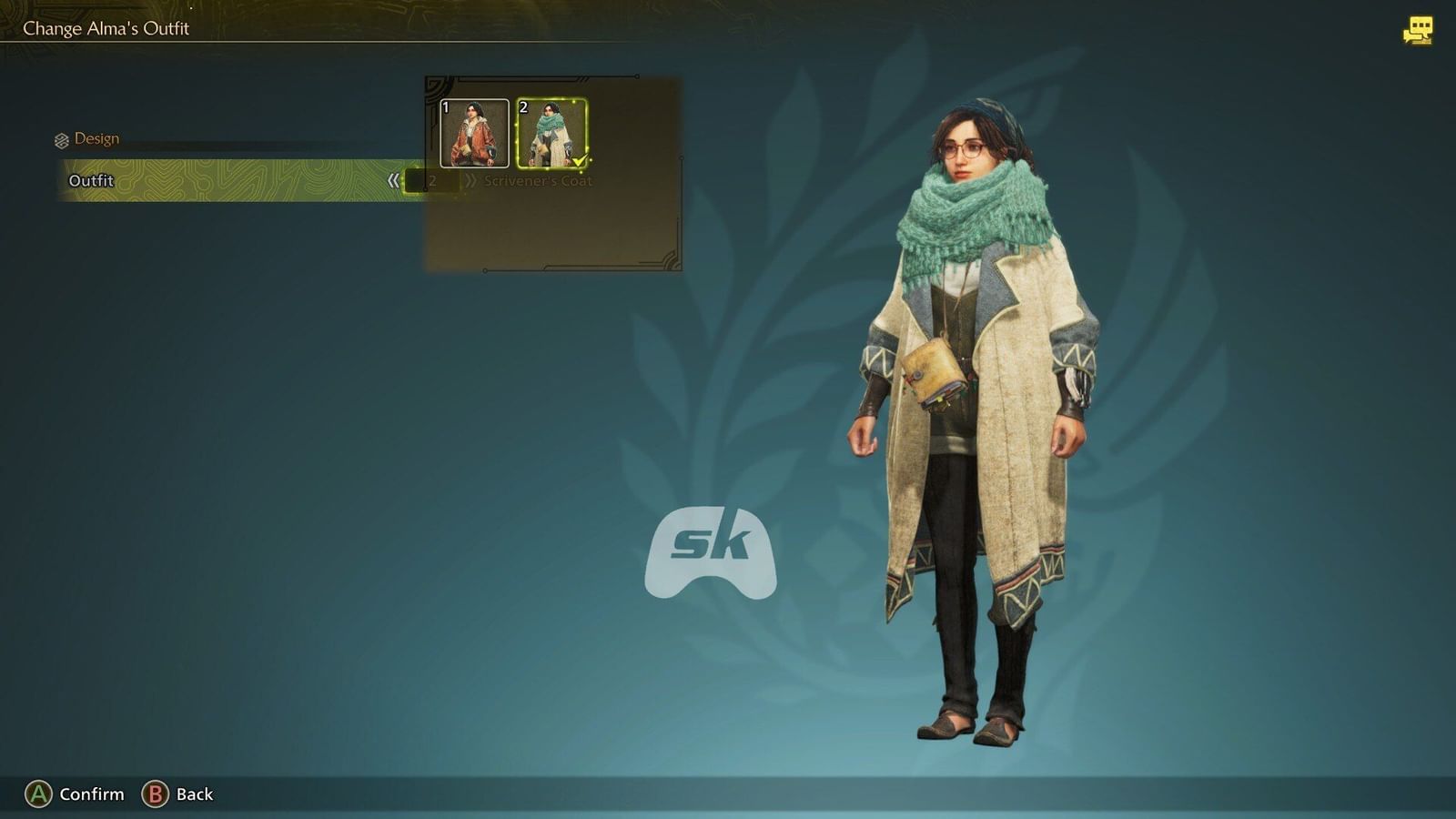The height and width of the screenshot is (819, 1456).
Task: Click the Design category icon beside its label
Action: [61, 138]
